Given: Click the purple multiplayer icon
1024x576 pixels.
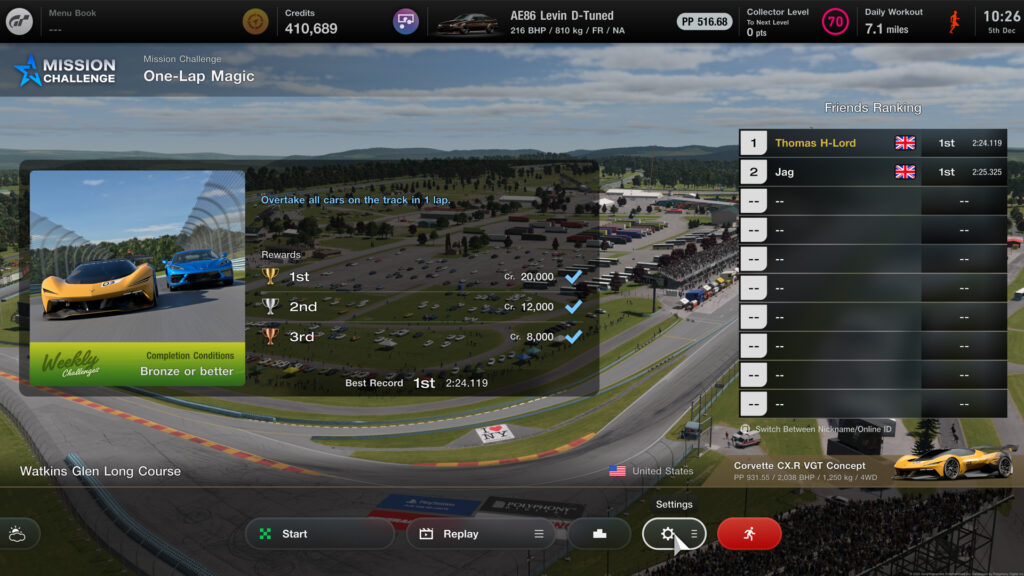Looking at the screenshot, I should click(405, 21).
